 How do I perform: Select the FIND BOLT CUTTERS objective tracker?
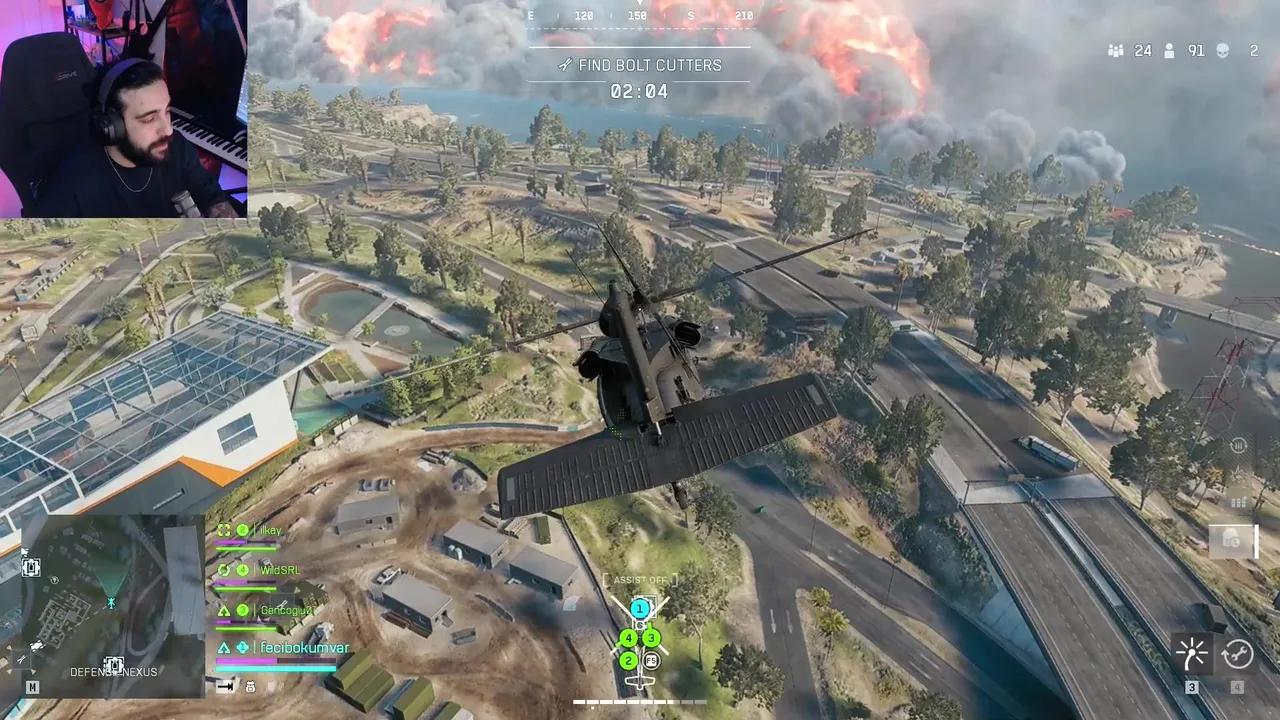(639, 65)
